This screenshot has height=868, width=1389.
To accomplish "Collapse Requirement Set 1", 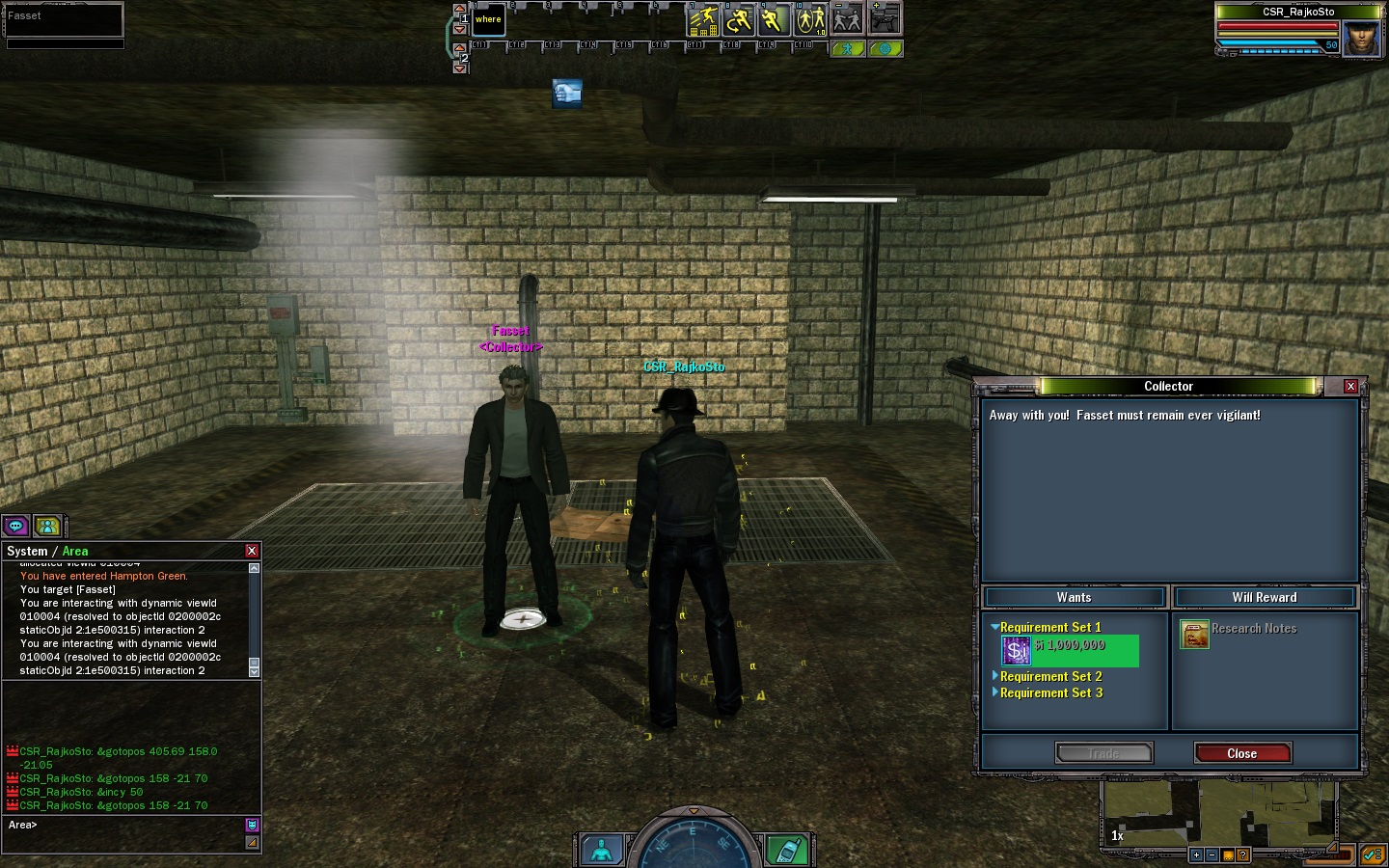I will point(995,627).
